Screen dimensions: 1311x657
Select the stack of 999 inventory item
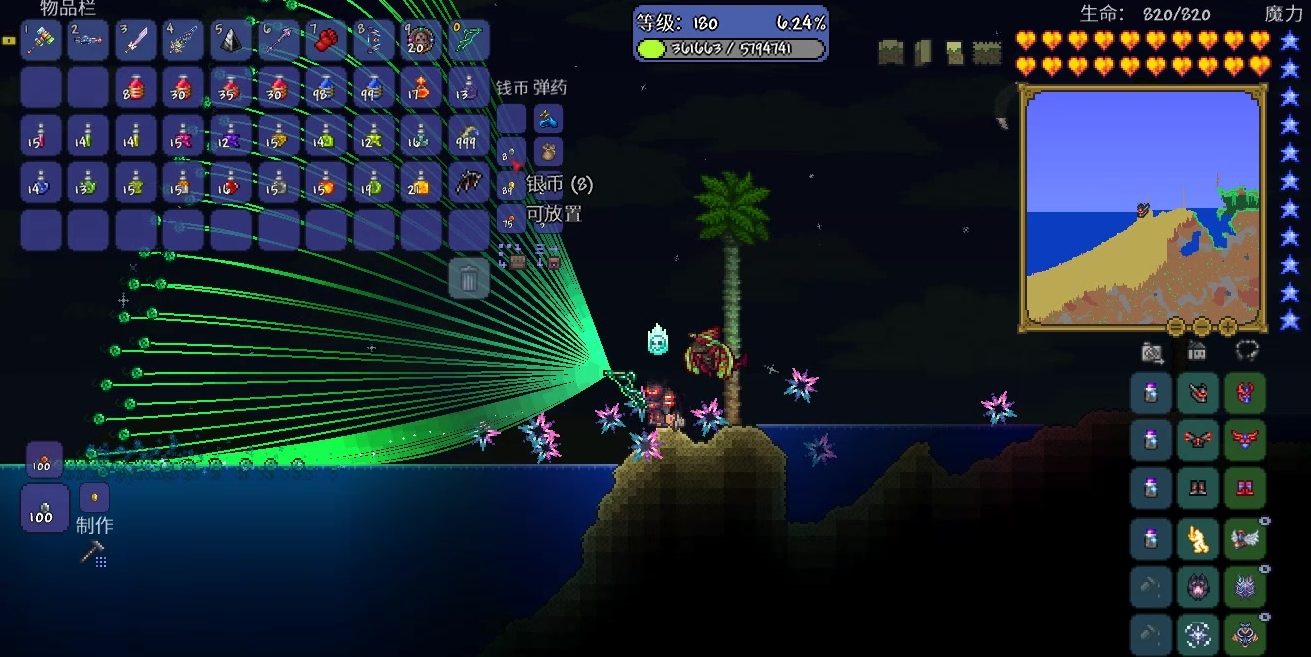tap(469, 136)
